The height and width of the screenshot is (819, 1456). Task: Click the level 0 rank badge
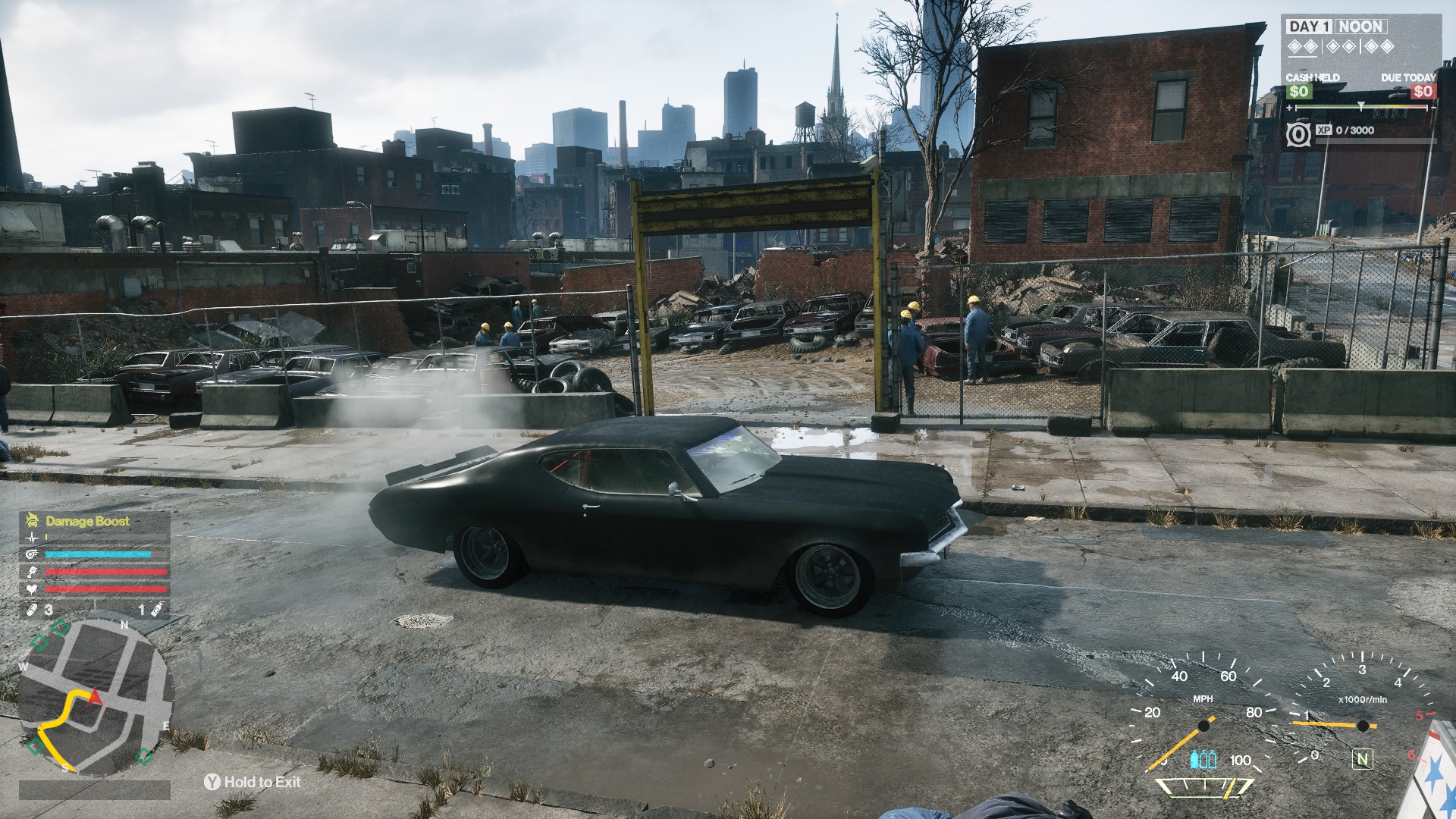1298,135
